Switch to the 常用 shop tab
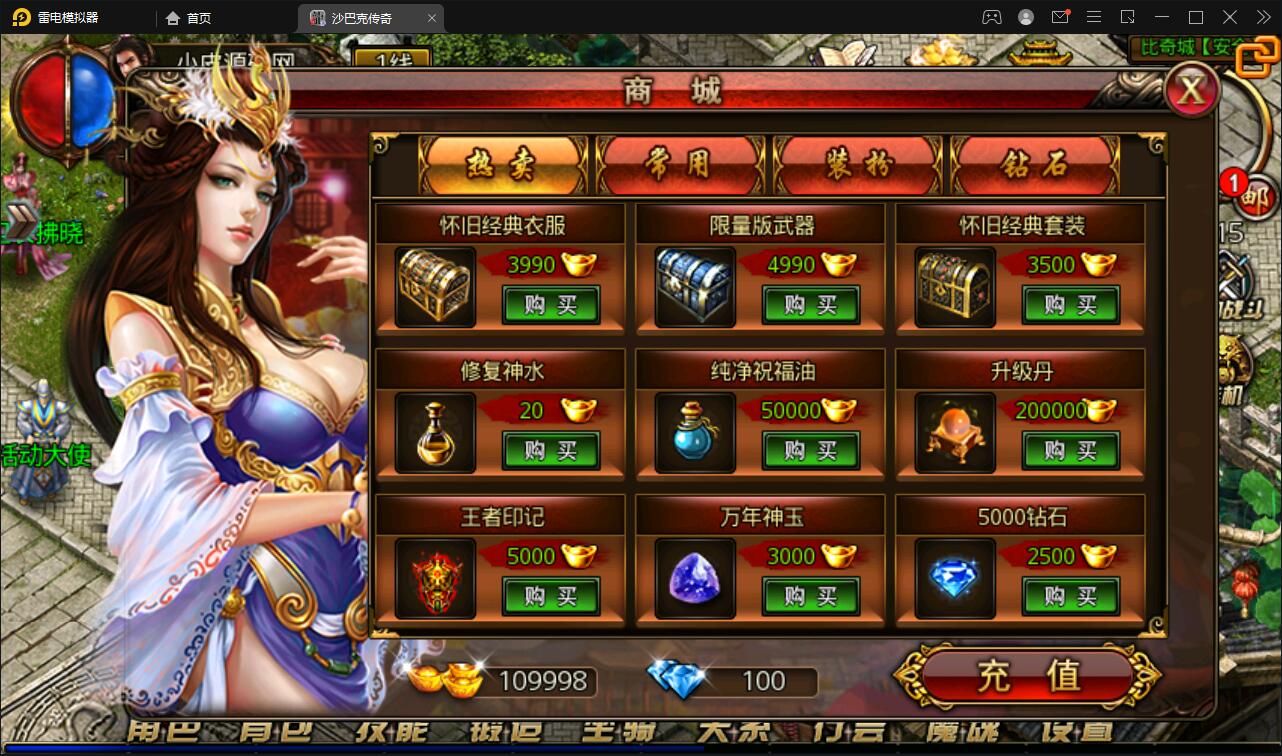Image resolution: width=1282 pixels, height=756 pixels. pyautogui.click(x=681, y=165)
